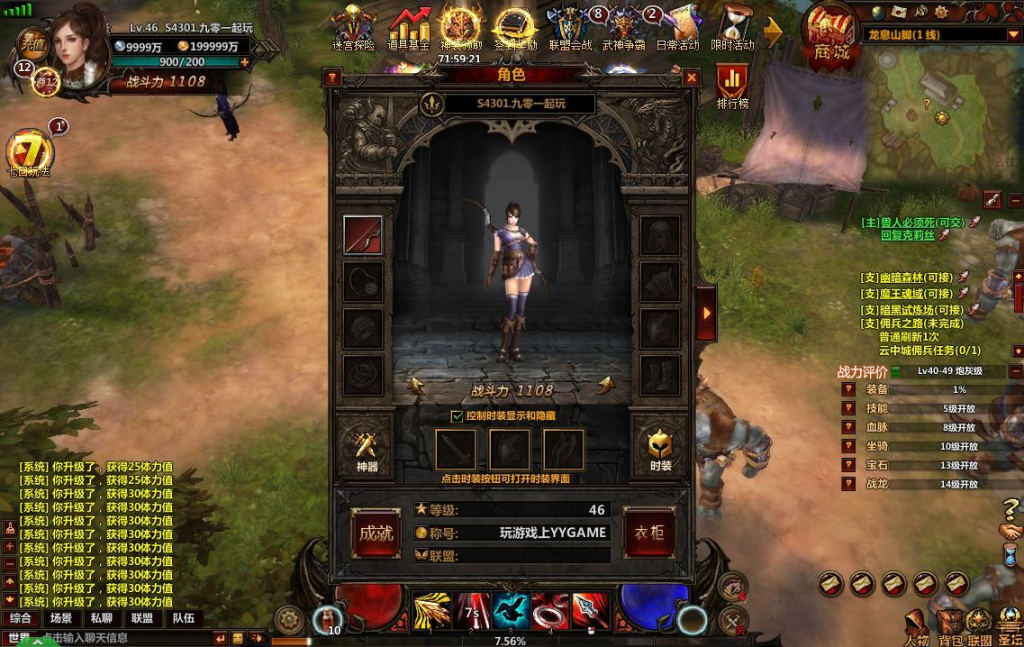
Task: Toggle the 控制时装显示和隐藏 checkbox
Action: [x=457, y=416]
